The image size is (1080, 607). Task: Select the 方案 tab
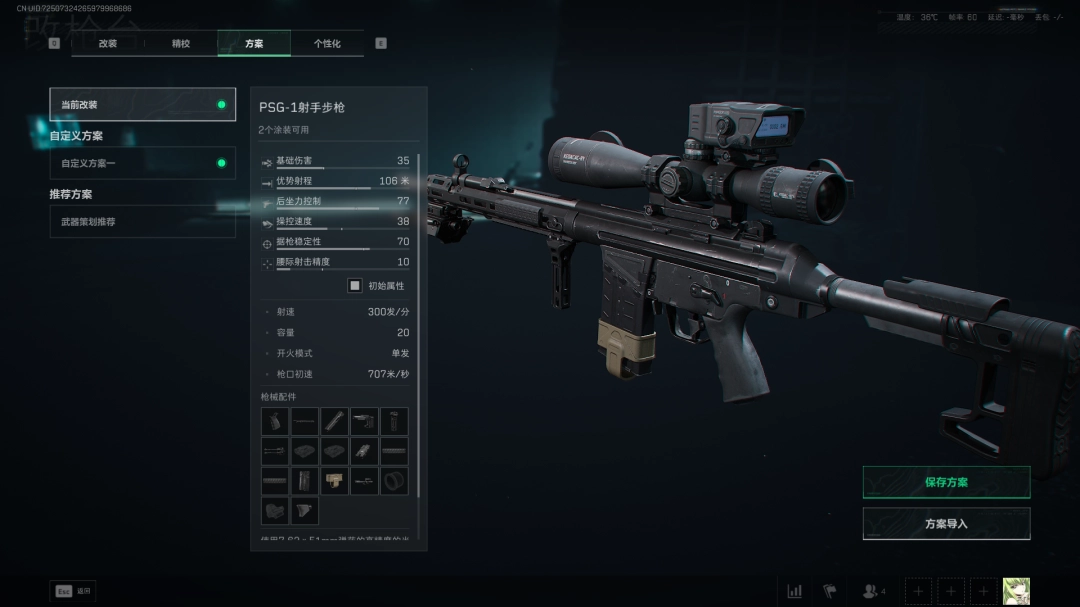pyautogui.click(x=254, y=43)
